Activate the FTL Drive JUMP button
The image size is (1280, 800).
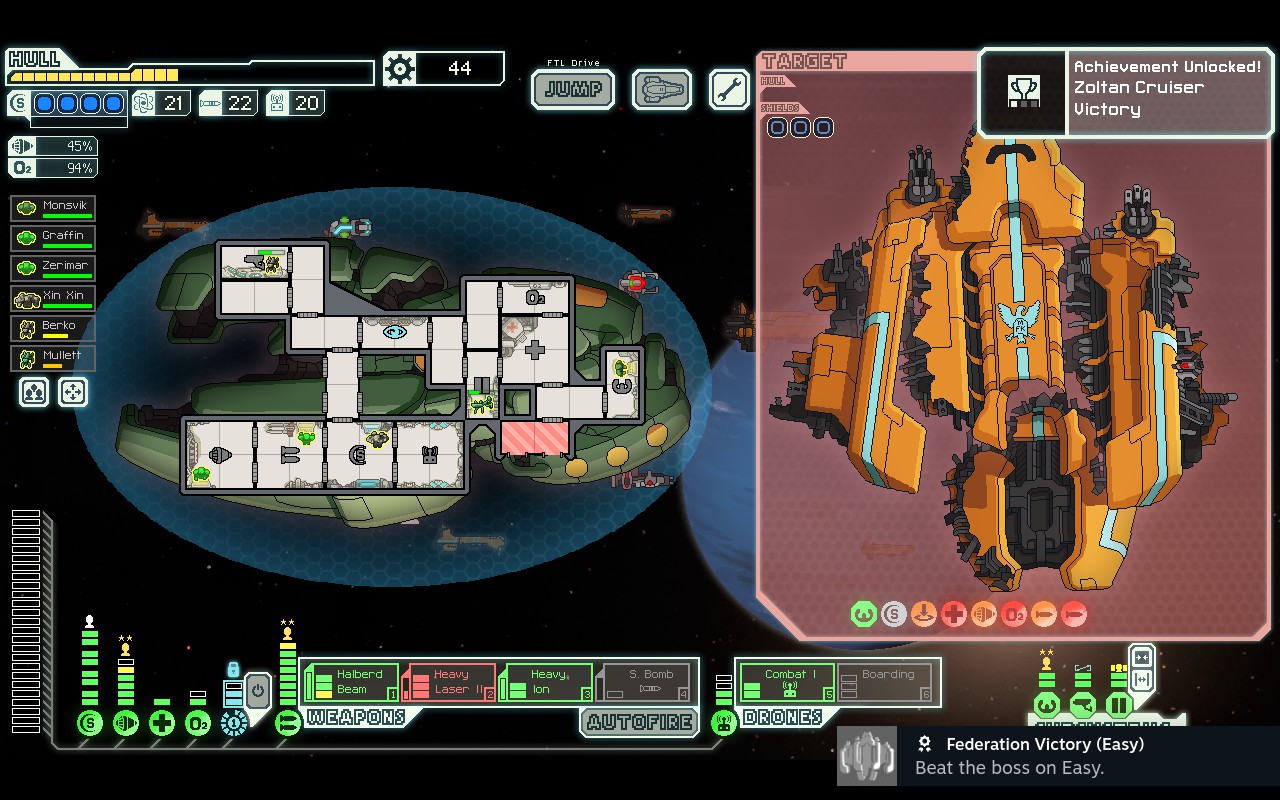(573, 90)
